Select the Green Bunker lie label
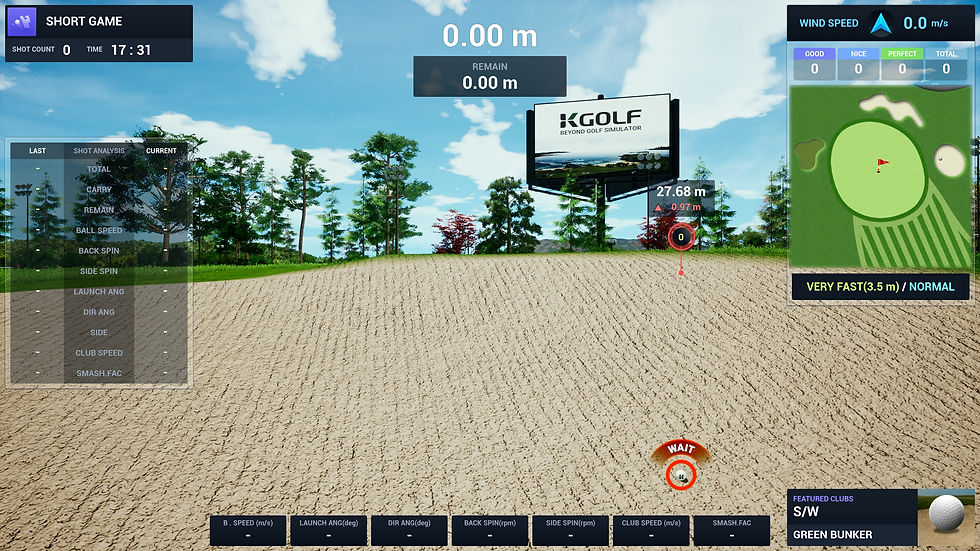980x551 pixels. point(832,535)
